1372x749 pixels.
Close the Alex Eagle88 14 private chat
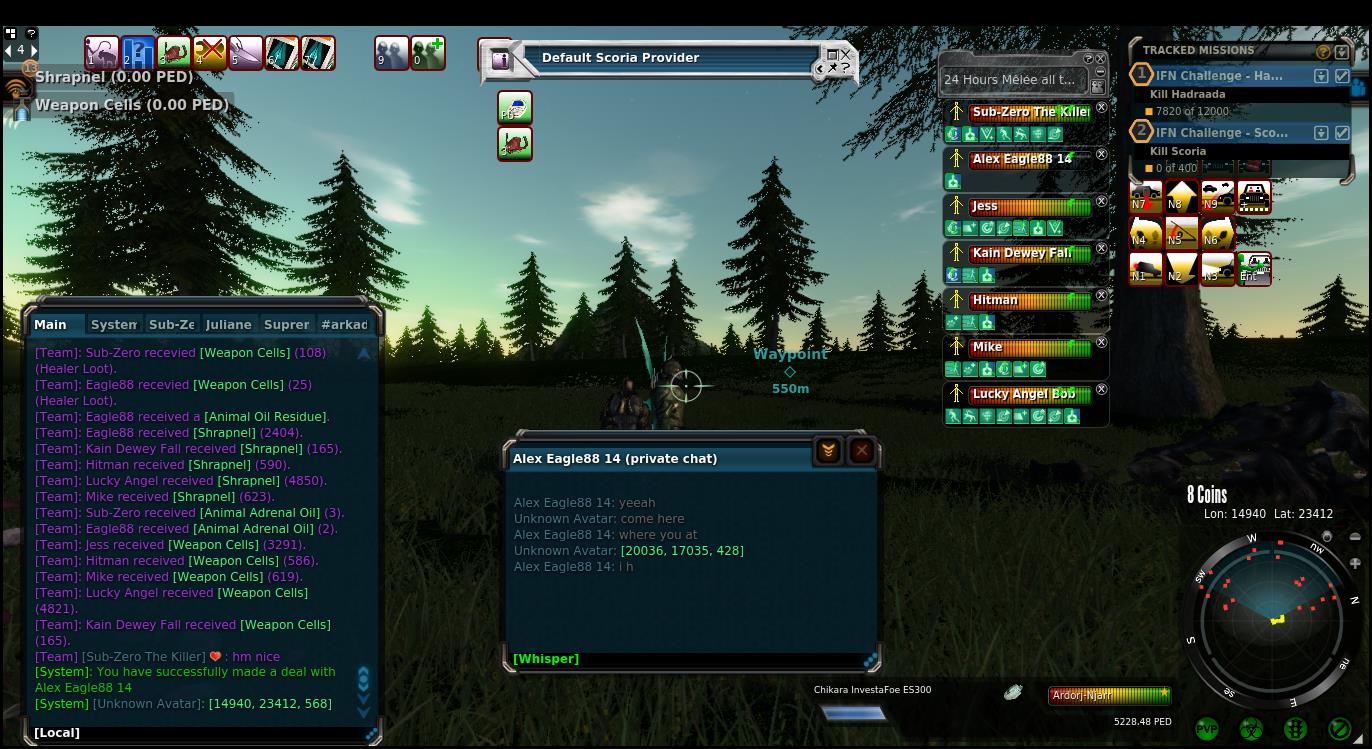[x=861, y=452]
